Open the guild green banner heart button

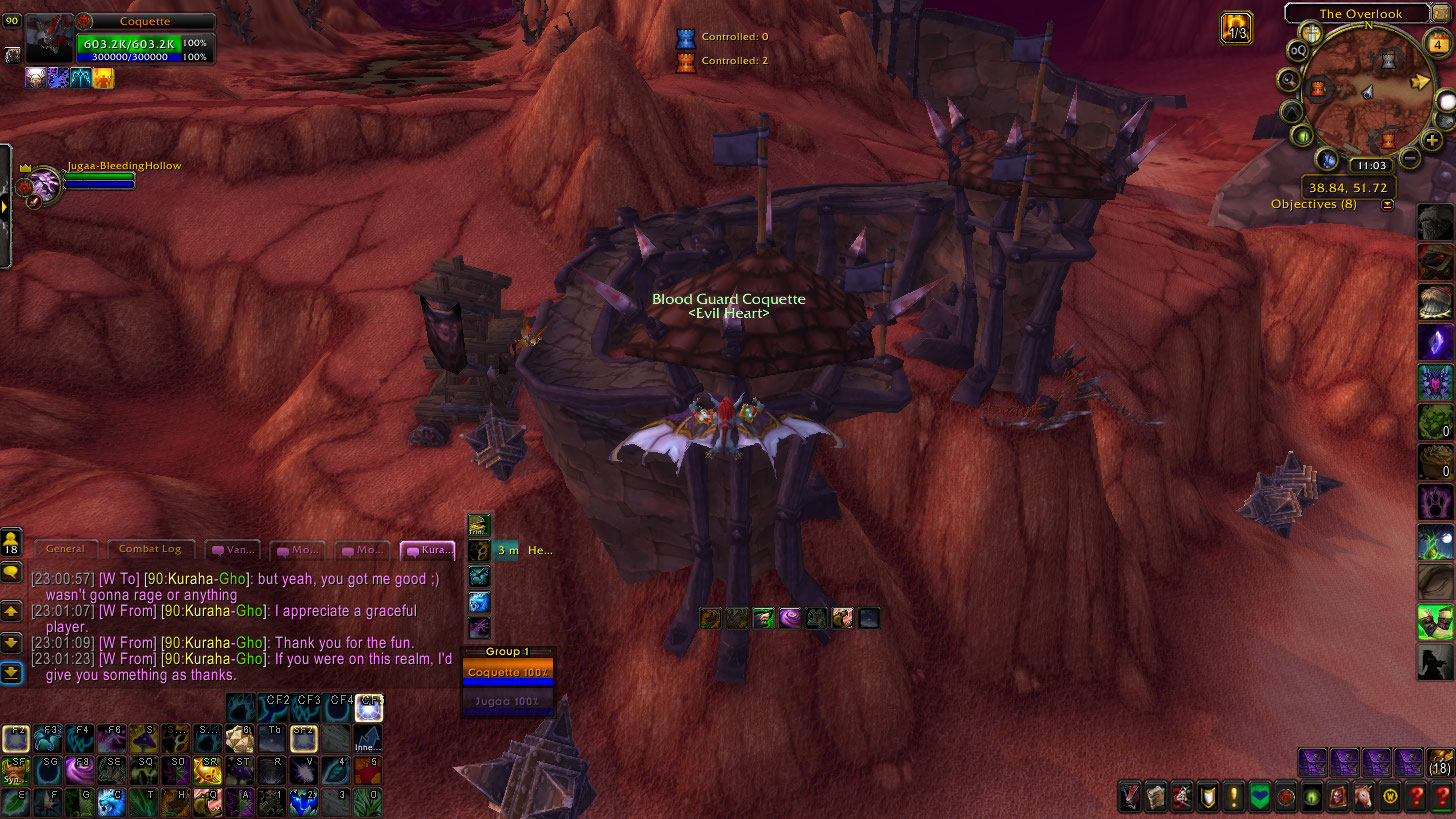[1260, 797]
